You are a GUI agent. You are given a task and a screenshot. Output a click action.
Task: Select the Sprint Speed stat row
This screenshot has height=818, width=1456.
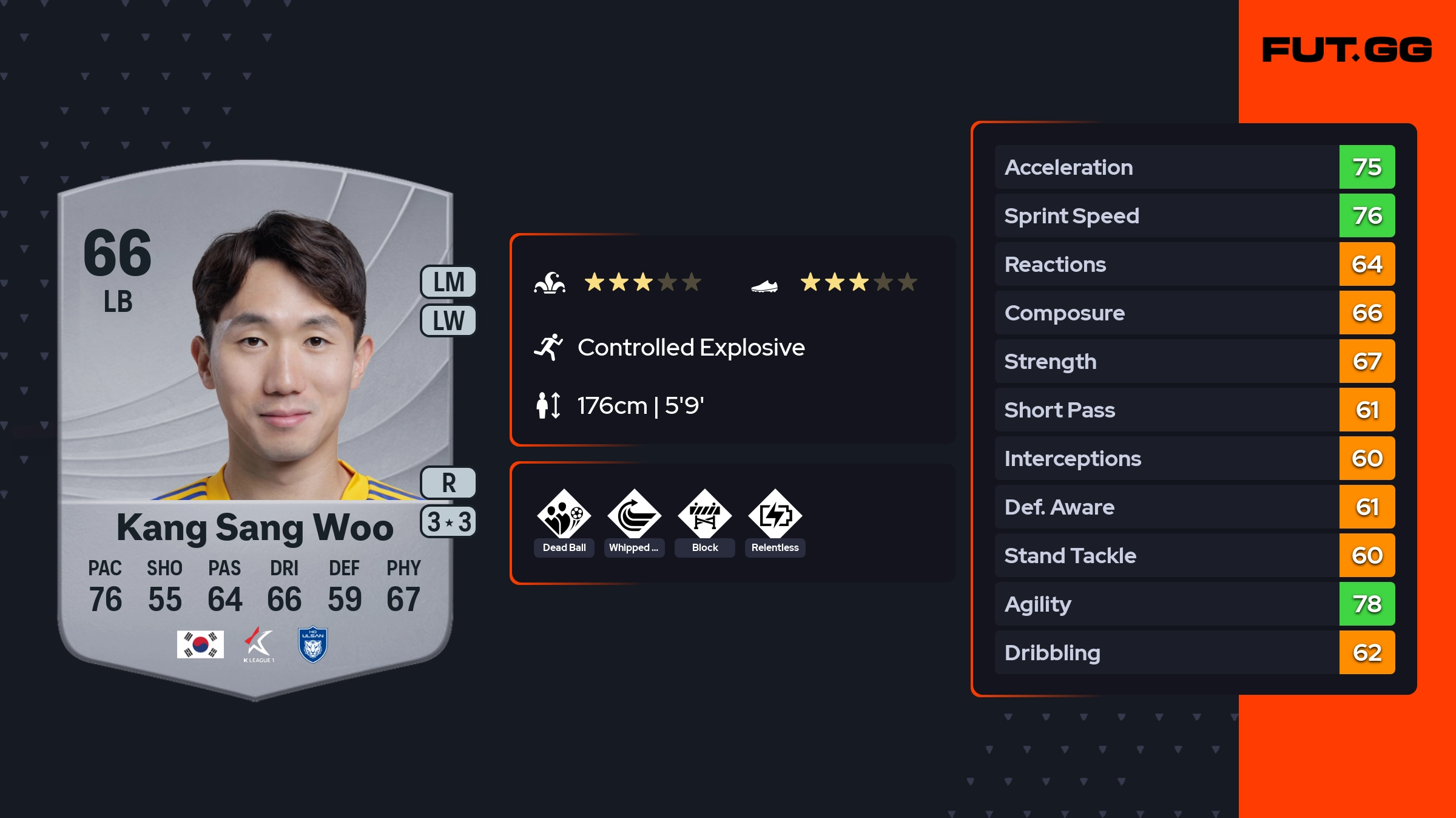tap(1195, 215)
